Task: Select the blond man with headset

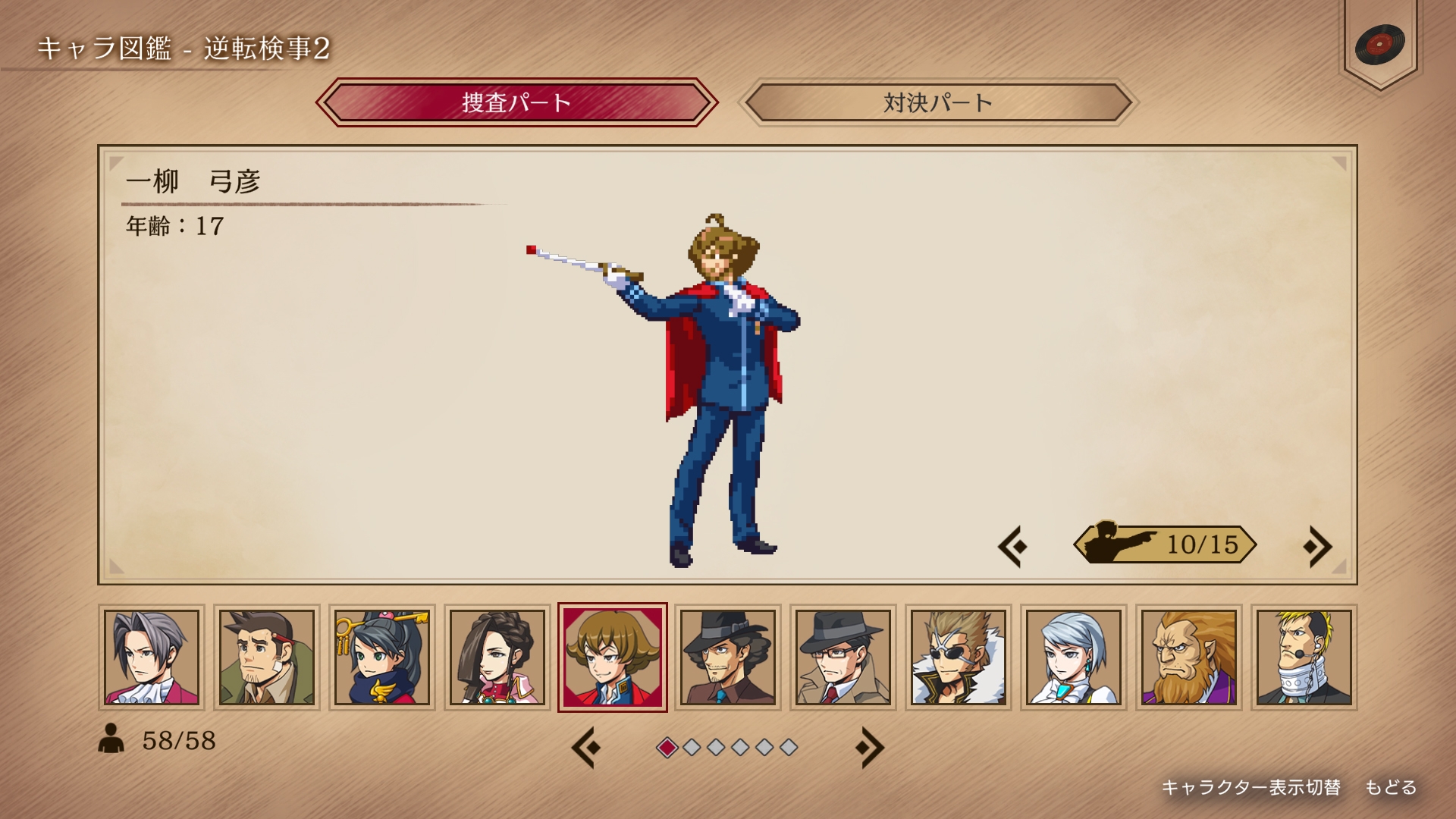Action: pos(1304,657)
